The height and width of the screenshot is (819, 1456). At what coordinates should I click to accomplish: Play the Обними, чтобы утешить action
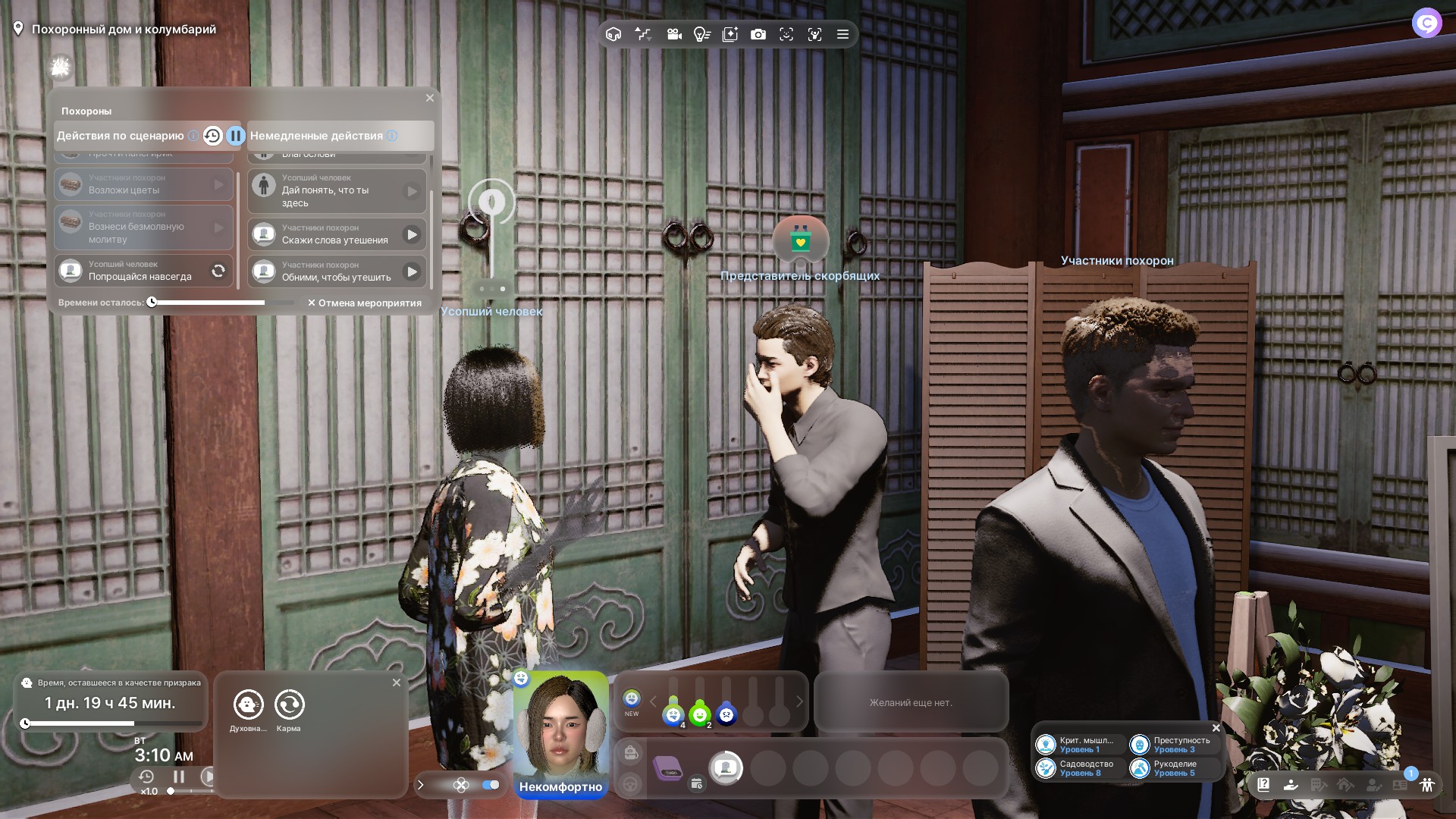tap(412, 271)
